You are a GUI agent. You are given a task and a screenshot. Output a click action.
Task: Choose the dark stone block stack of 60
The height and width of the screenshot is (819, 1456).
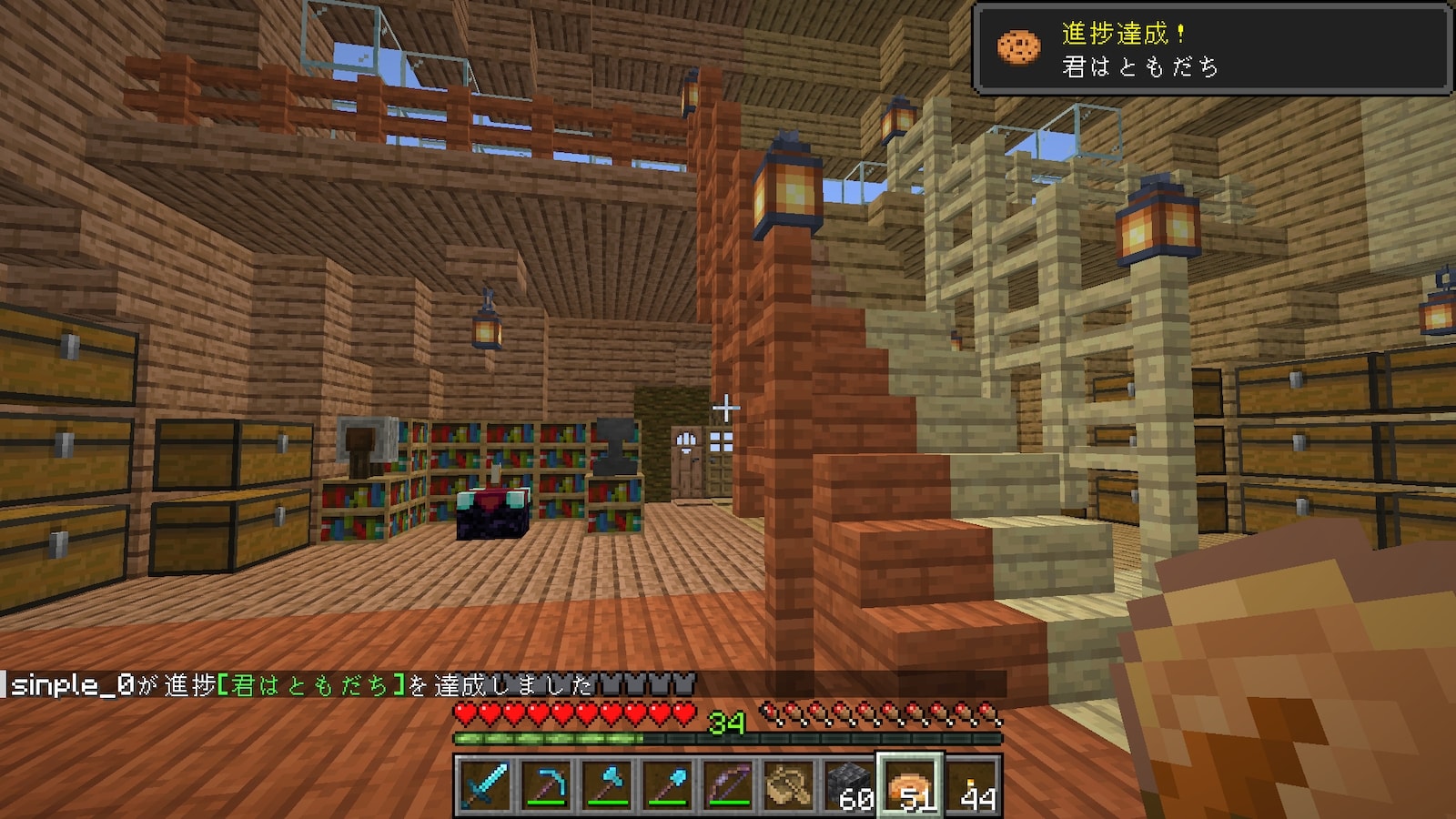(850, 784)
